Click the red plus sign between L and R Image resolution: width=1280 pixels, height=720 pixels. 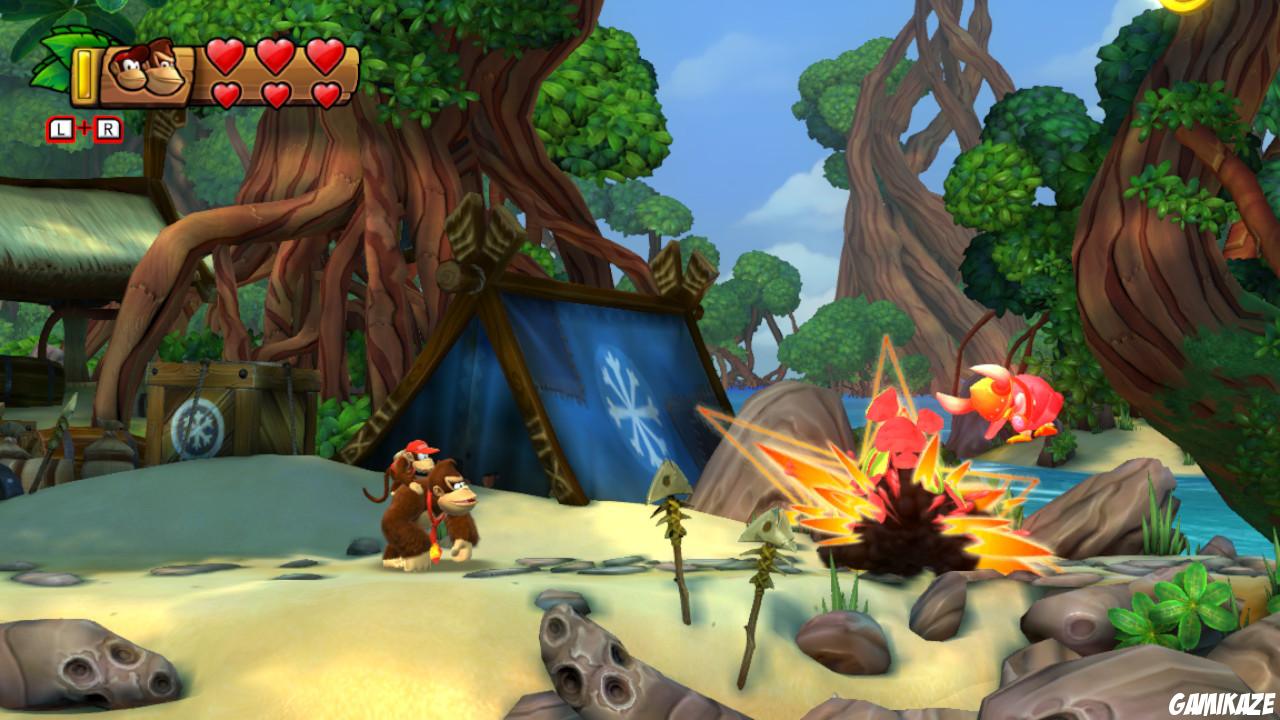point(83,126)
